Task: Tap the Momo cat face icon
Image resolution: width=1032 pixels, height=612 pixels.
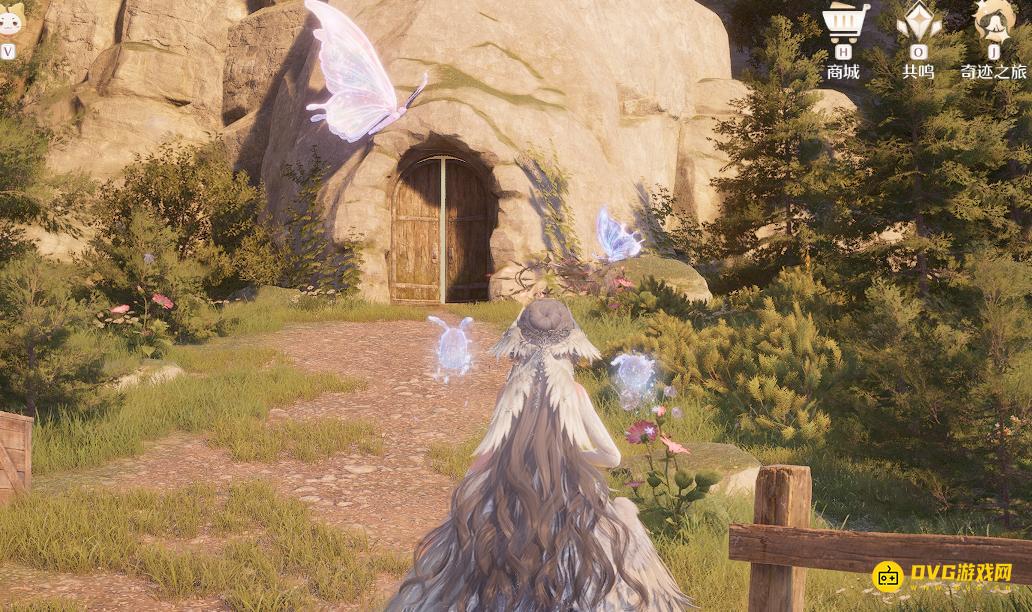Action: [x=10, y=20]
